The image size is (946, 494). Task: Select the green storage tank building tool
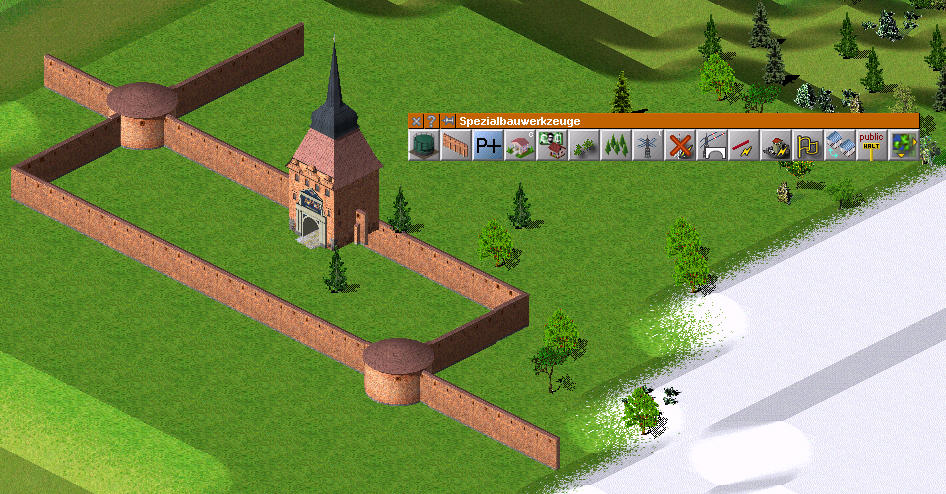[x=423, y=146]
